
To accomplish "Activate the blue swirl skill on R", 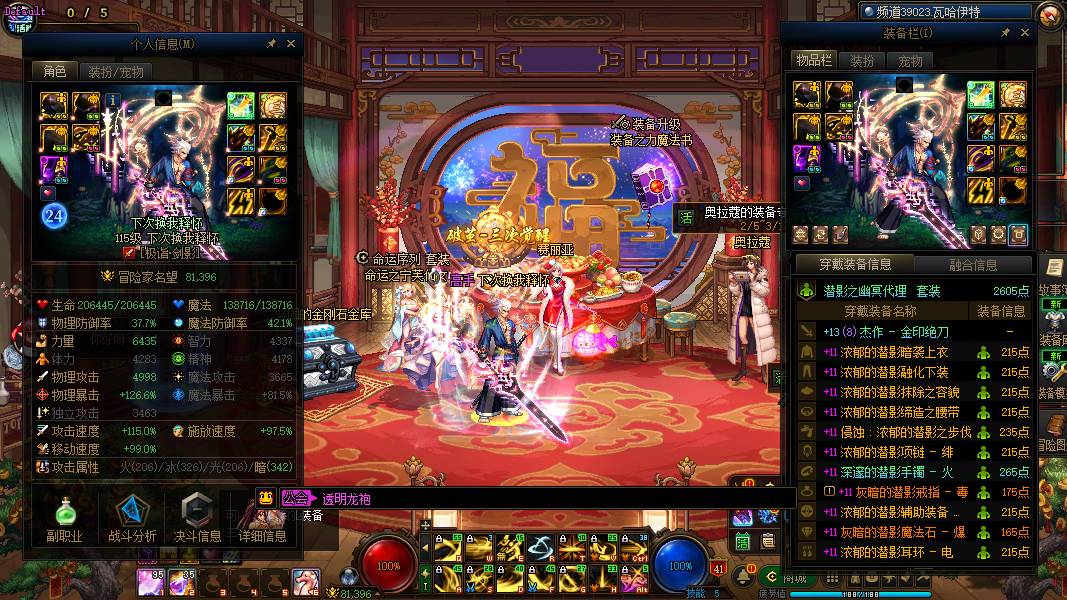I will [x=540, y=548].
